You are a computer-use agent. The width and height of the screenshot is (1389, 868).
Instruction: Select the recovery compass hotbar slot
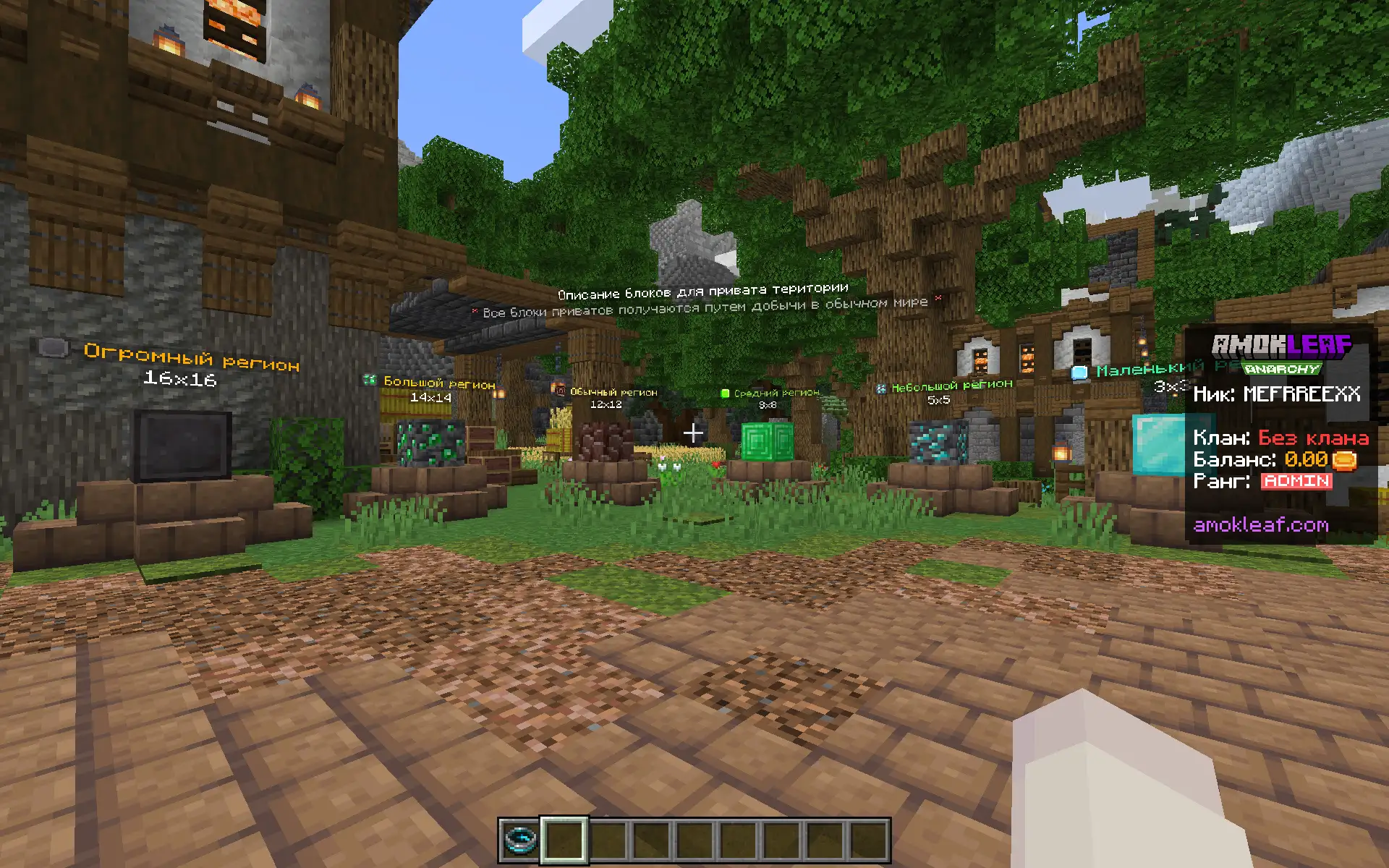click(x=520, y=840)
